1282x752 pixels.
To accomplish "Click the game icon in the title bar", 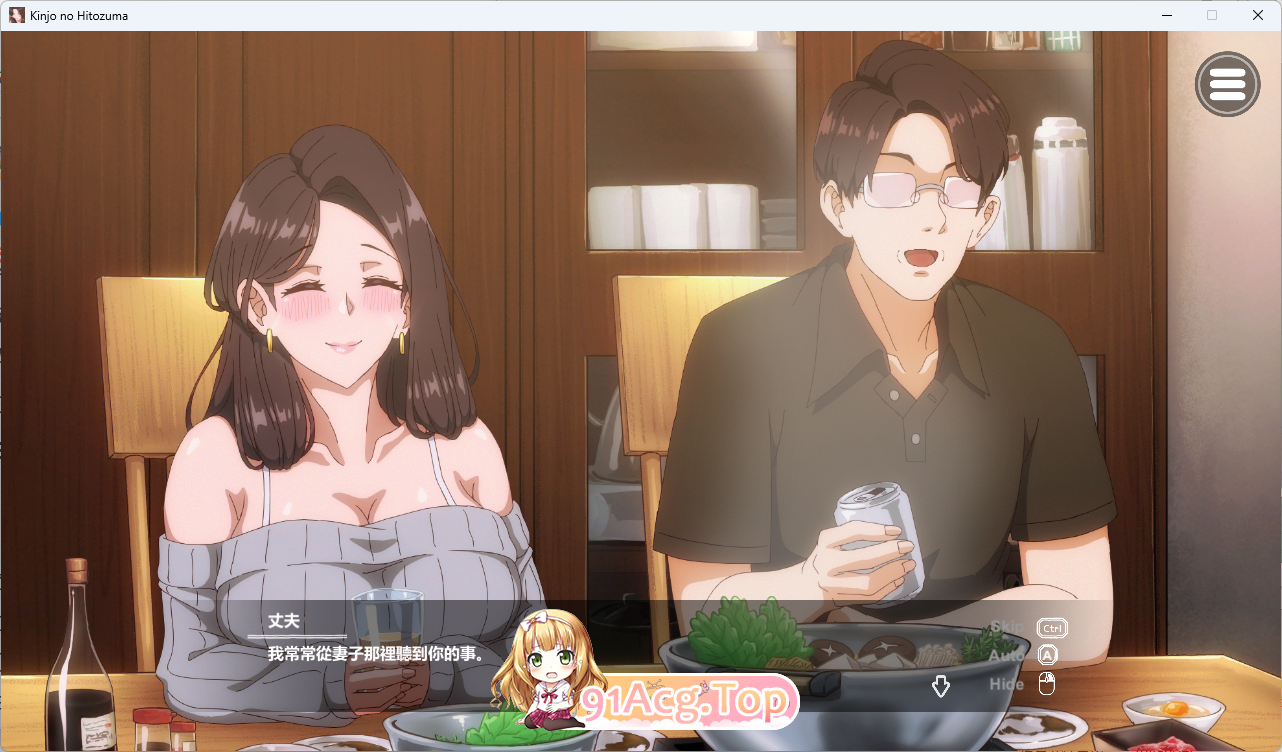I will pyautogui.click(x=15, y=15).
